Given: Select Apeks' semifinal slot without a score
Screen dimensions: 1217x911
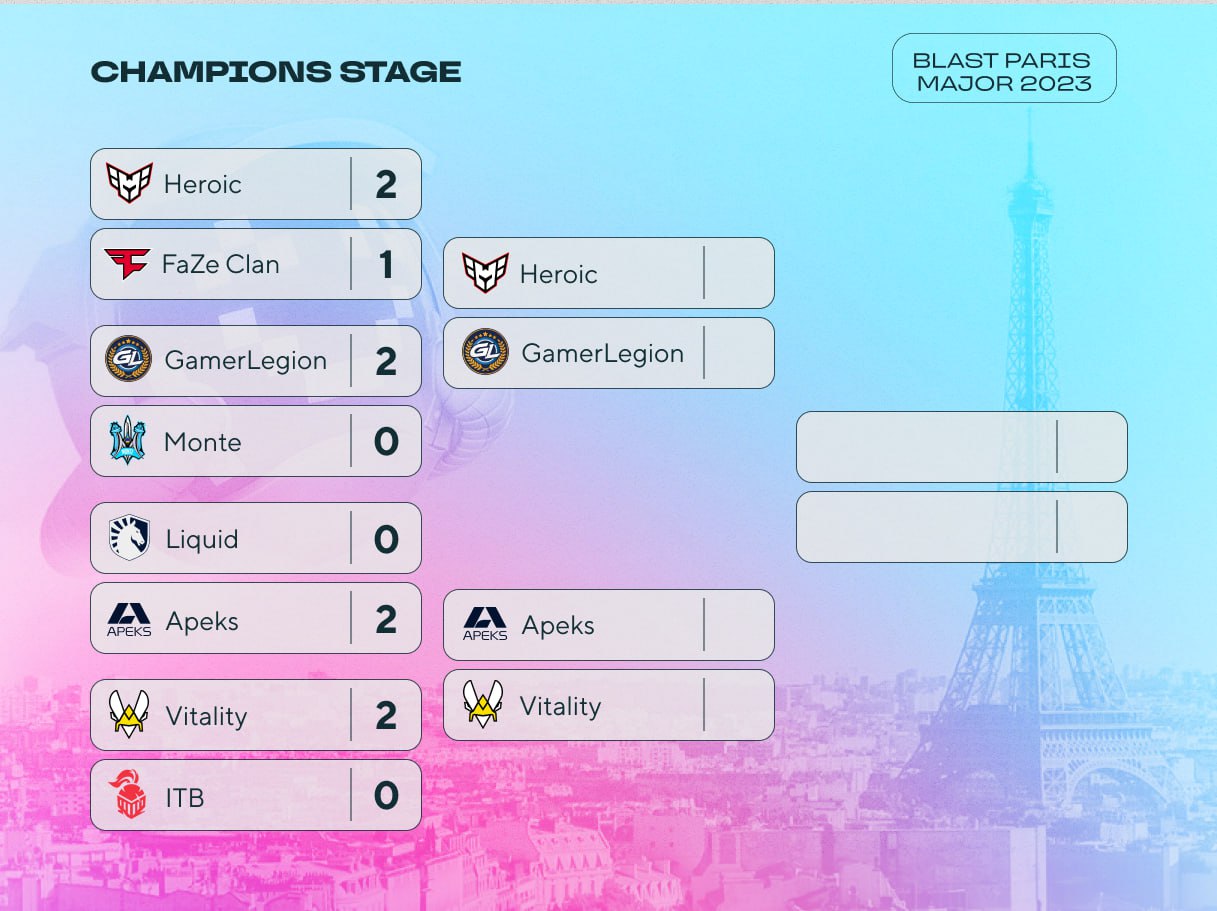Looking at the screenshot, I should click(x=608, y=625).
